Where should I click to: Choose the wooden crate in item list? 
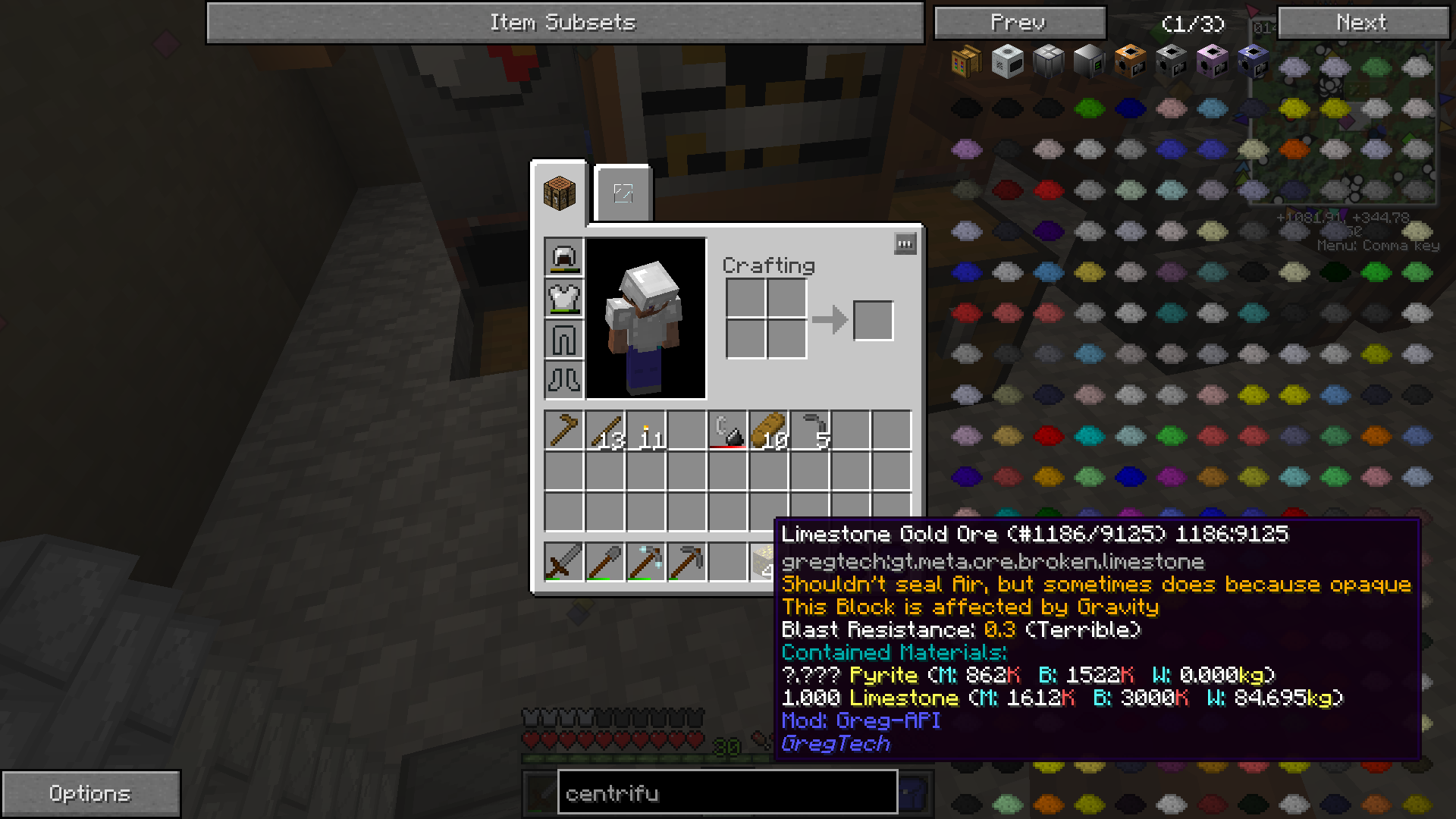pyautogui.click(x=966, y=61)
